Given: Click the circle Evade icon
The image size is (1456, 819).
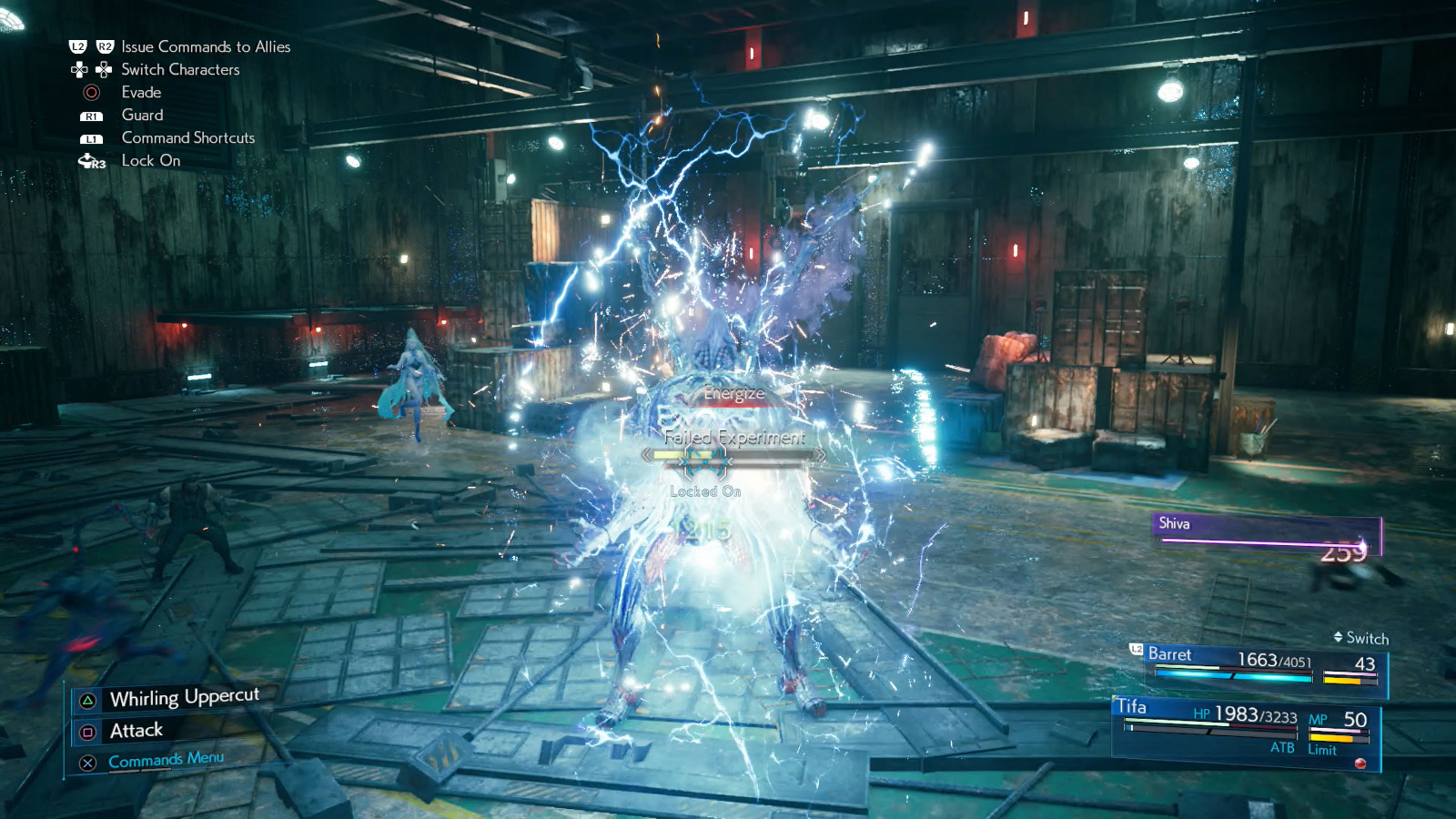Looking at the screenshot, I should pyautogui.click(x=90, y=92).
